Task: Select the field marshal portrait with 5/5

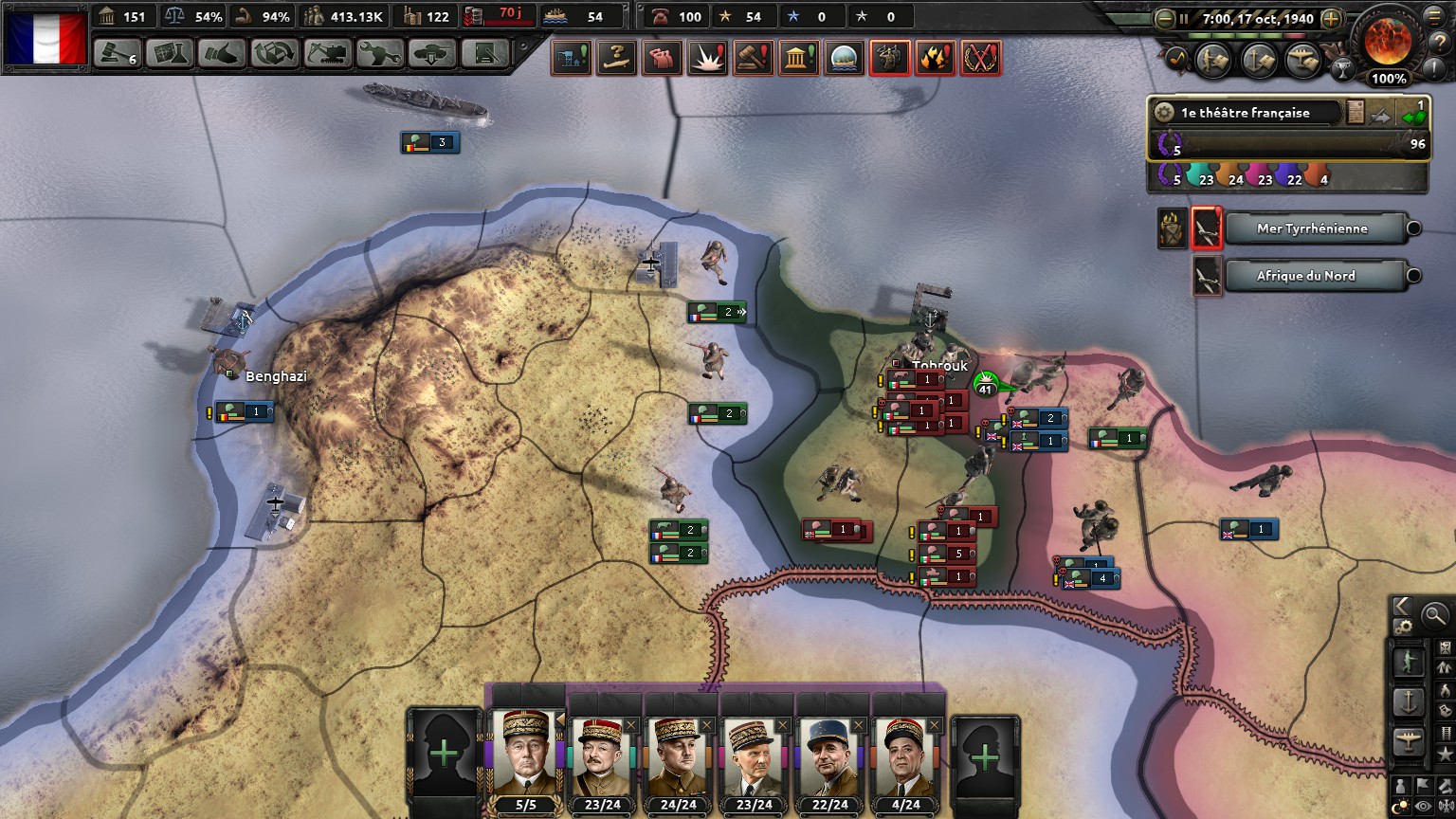Action: pos(526,755)
